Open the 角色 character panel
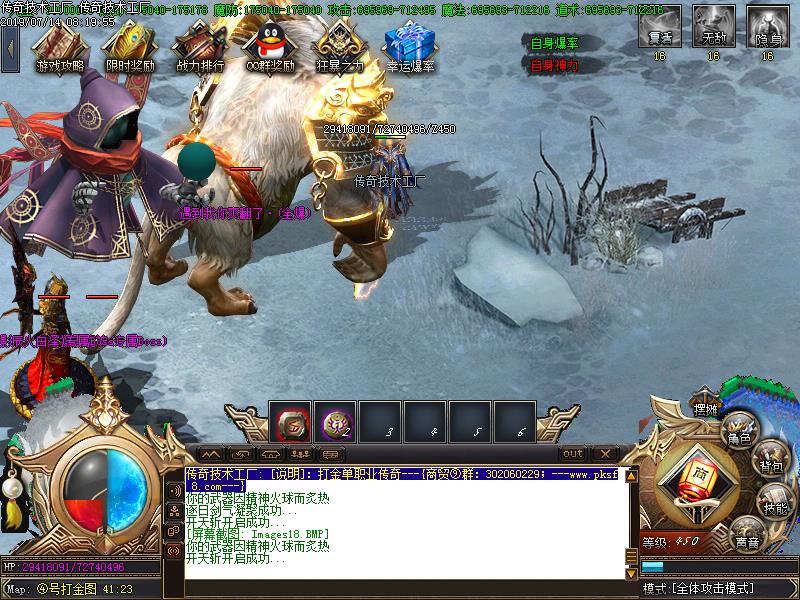 740,433
